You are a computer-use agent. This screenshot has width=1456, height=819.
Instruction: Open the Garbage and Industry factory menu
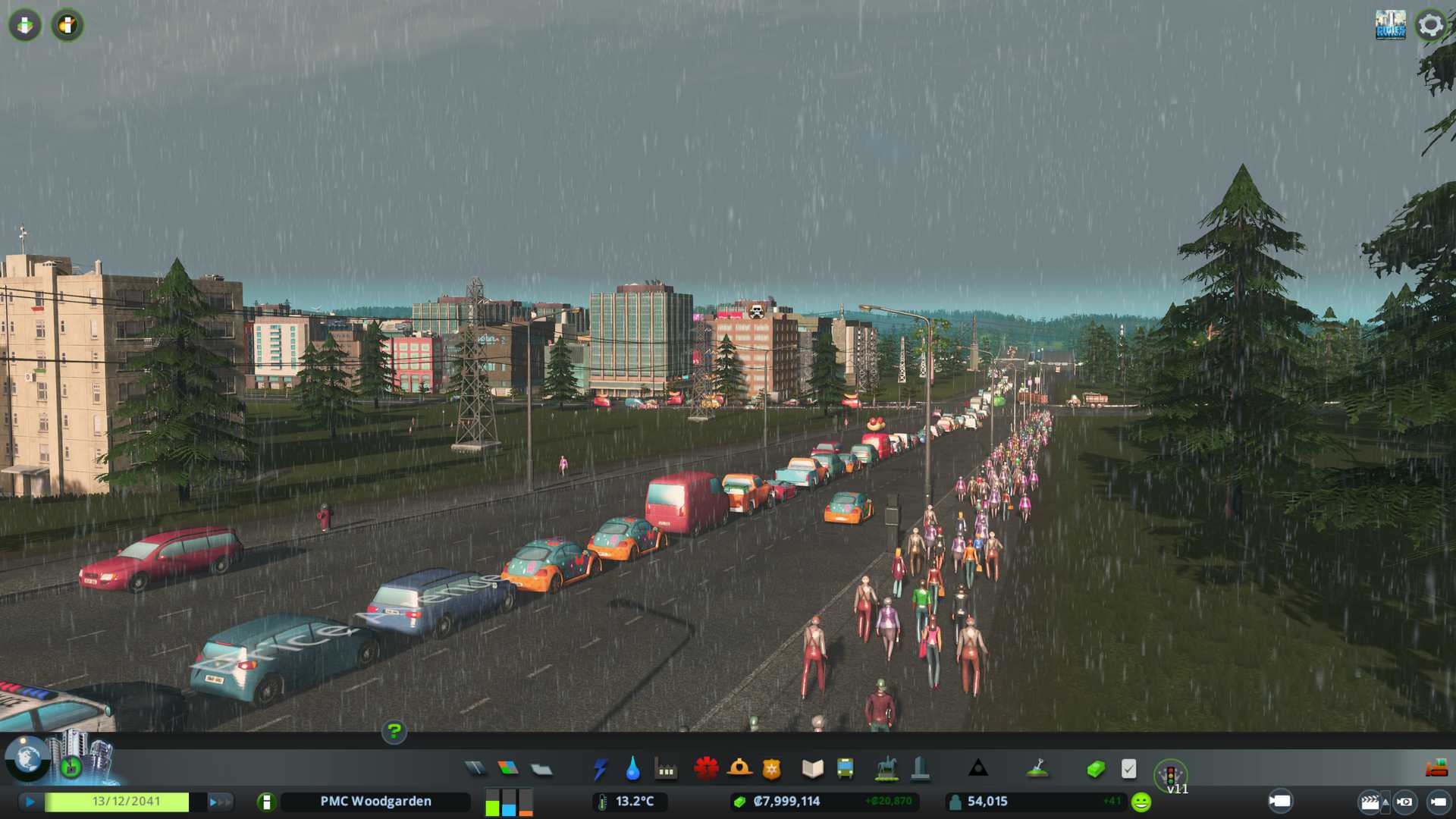point(666,770)
